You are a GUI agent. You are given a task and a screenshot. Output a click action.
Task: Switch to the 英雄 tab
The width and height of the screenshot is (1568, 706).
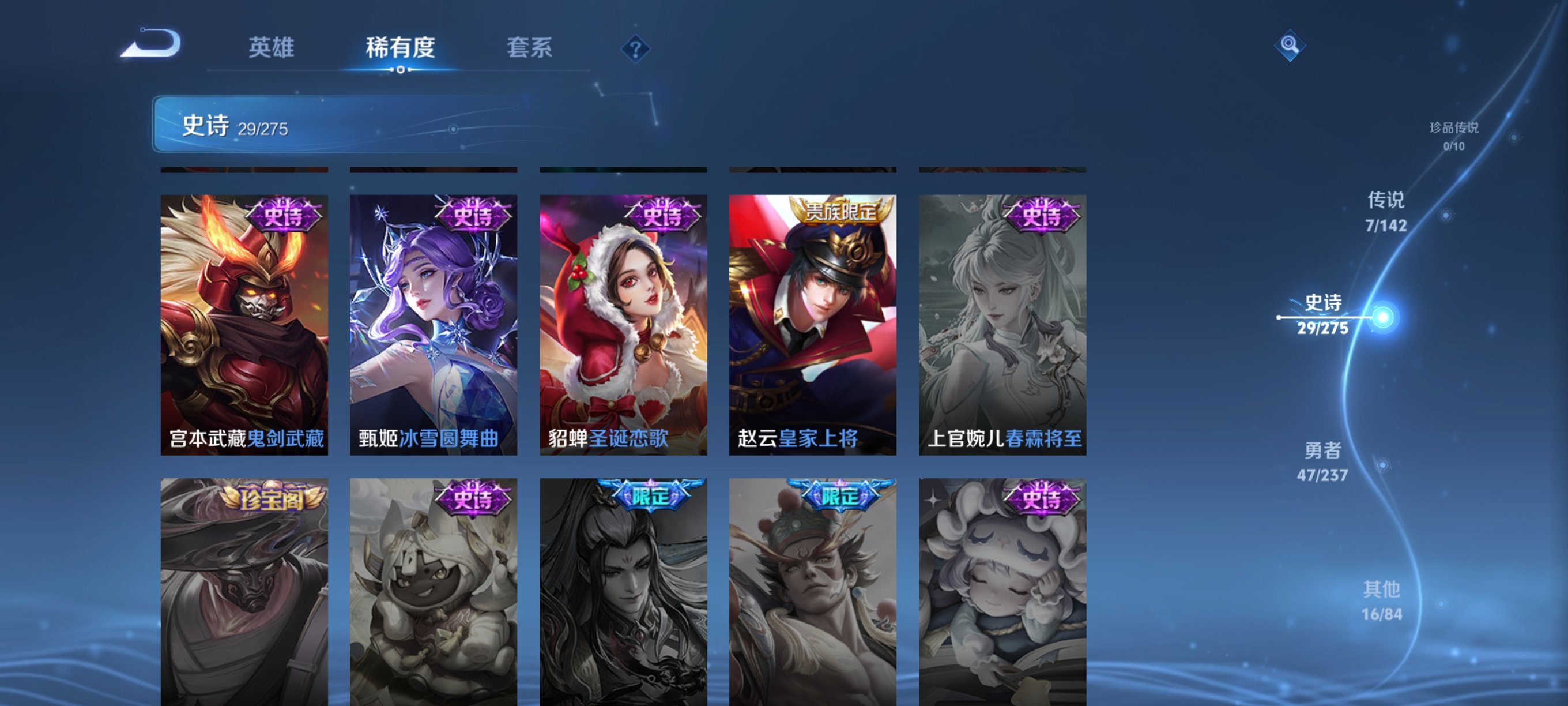point(270,48)
